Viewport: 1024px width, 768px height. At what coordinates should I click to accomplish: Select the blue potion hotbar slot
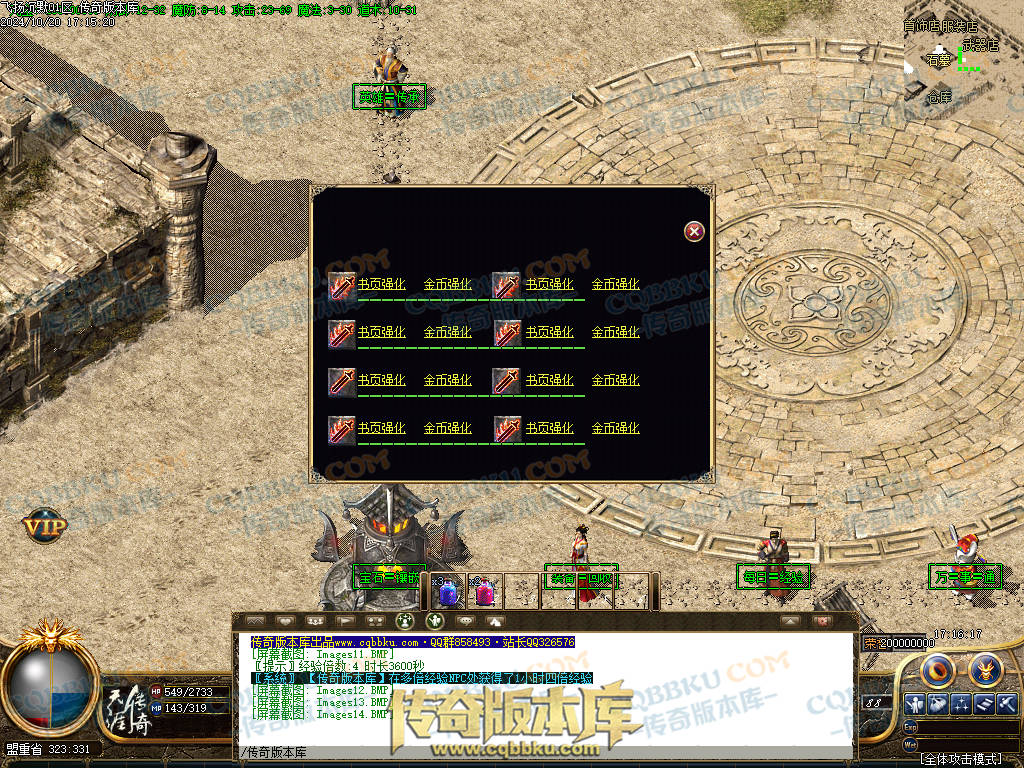pos(449,592)
